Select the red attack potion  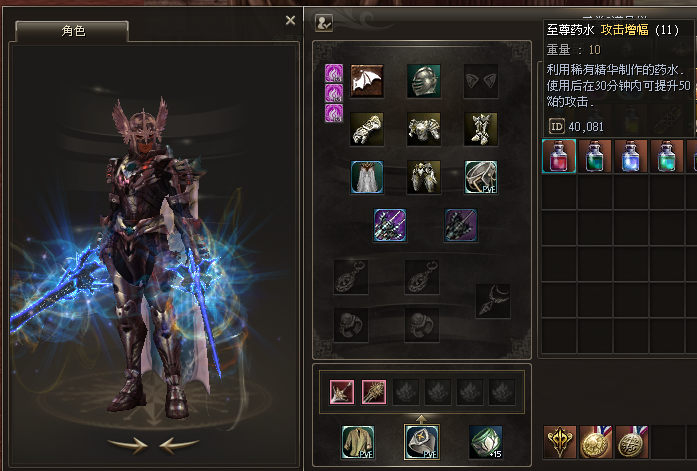click(x=558, y=157)
